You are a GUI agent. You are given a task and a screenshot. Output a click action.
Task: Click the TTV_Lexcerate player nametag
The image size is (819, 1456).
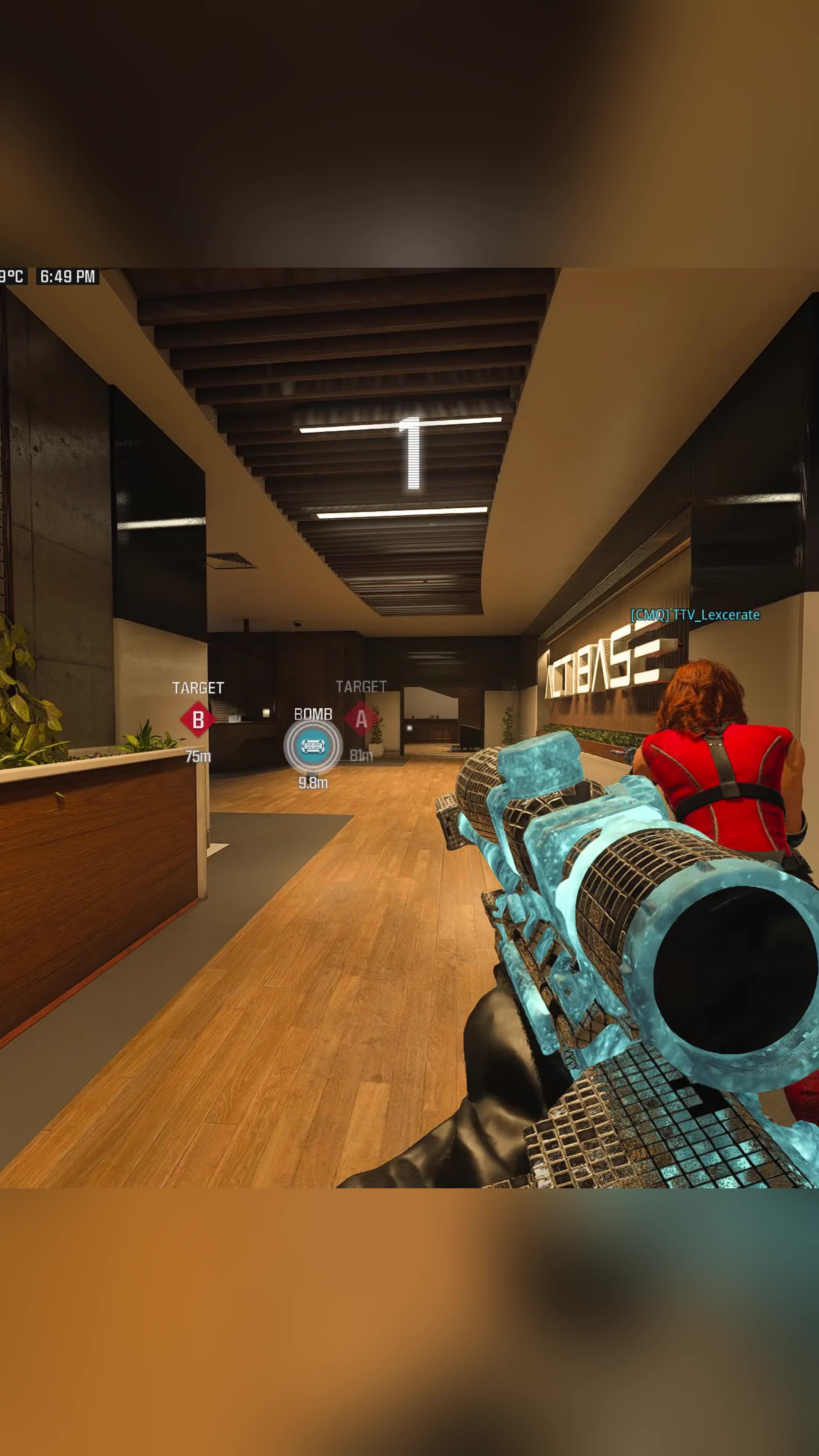pos(695,615)
